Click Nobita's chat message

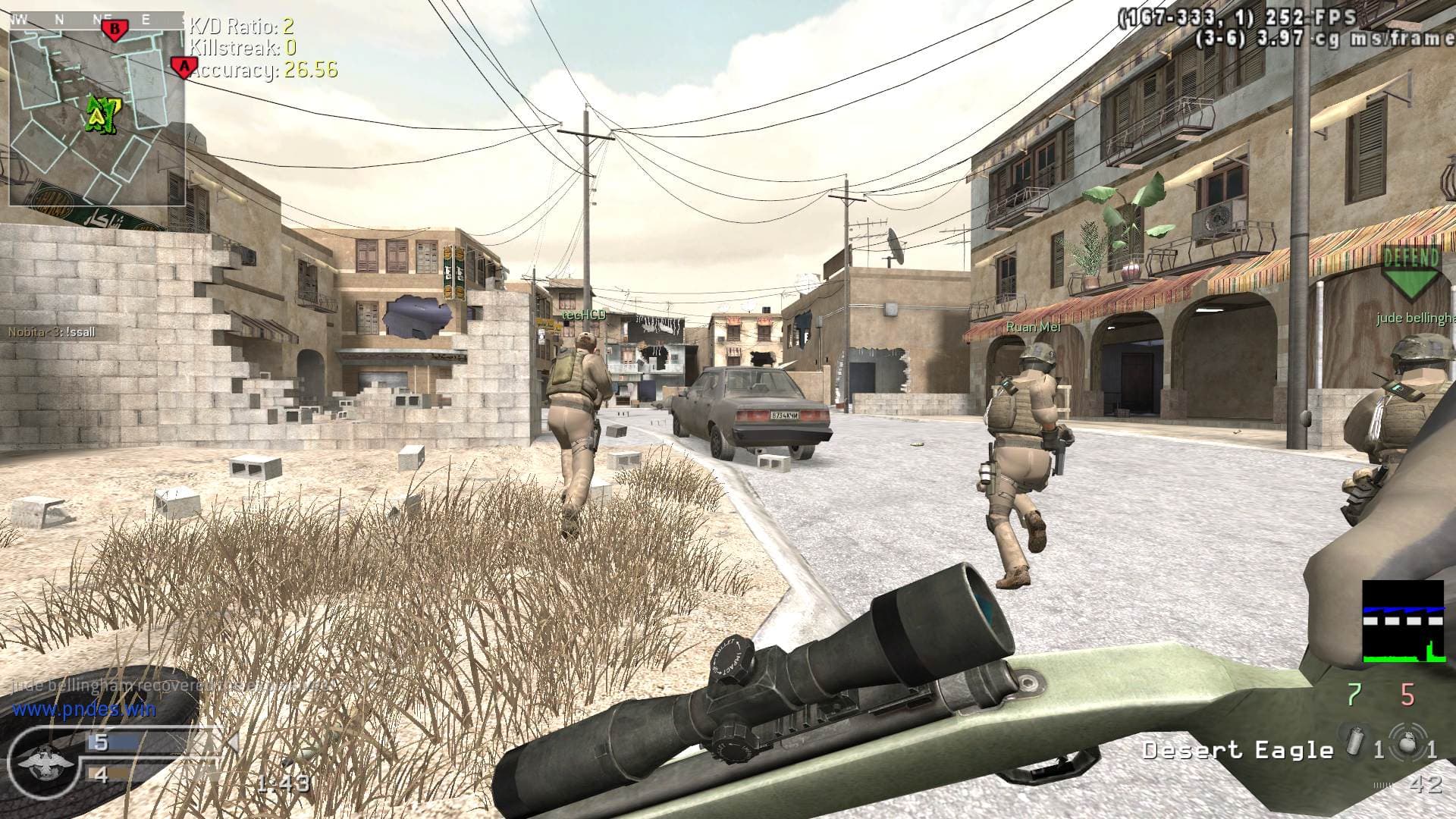(x=52, y=332)
